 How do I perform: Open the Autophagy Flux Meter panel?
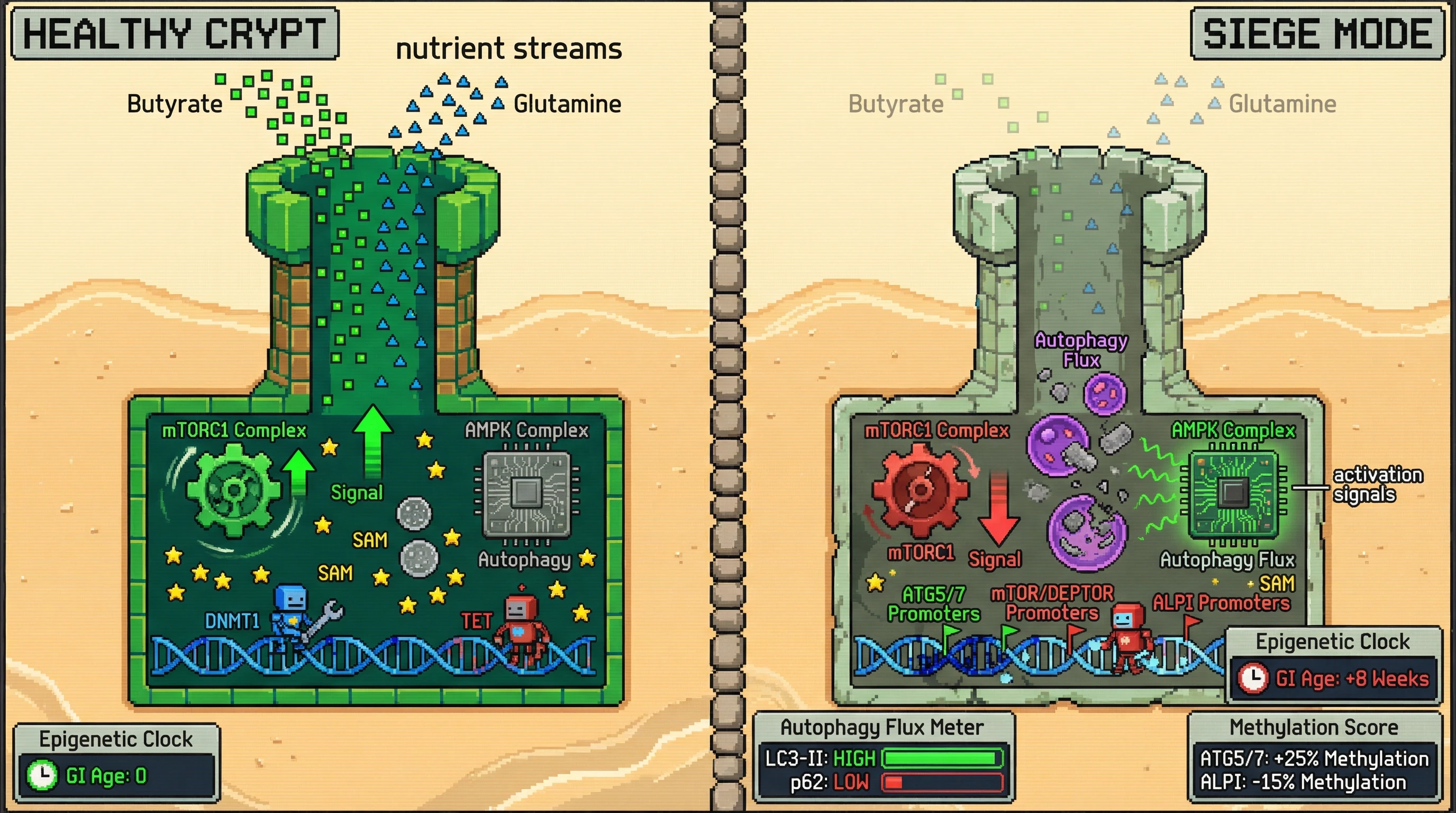coord(883,757)
